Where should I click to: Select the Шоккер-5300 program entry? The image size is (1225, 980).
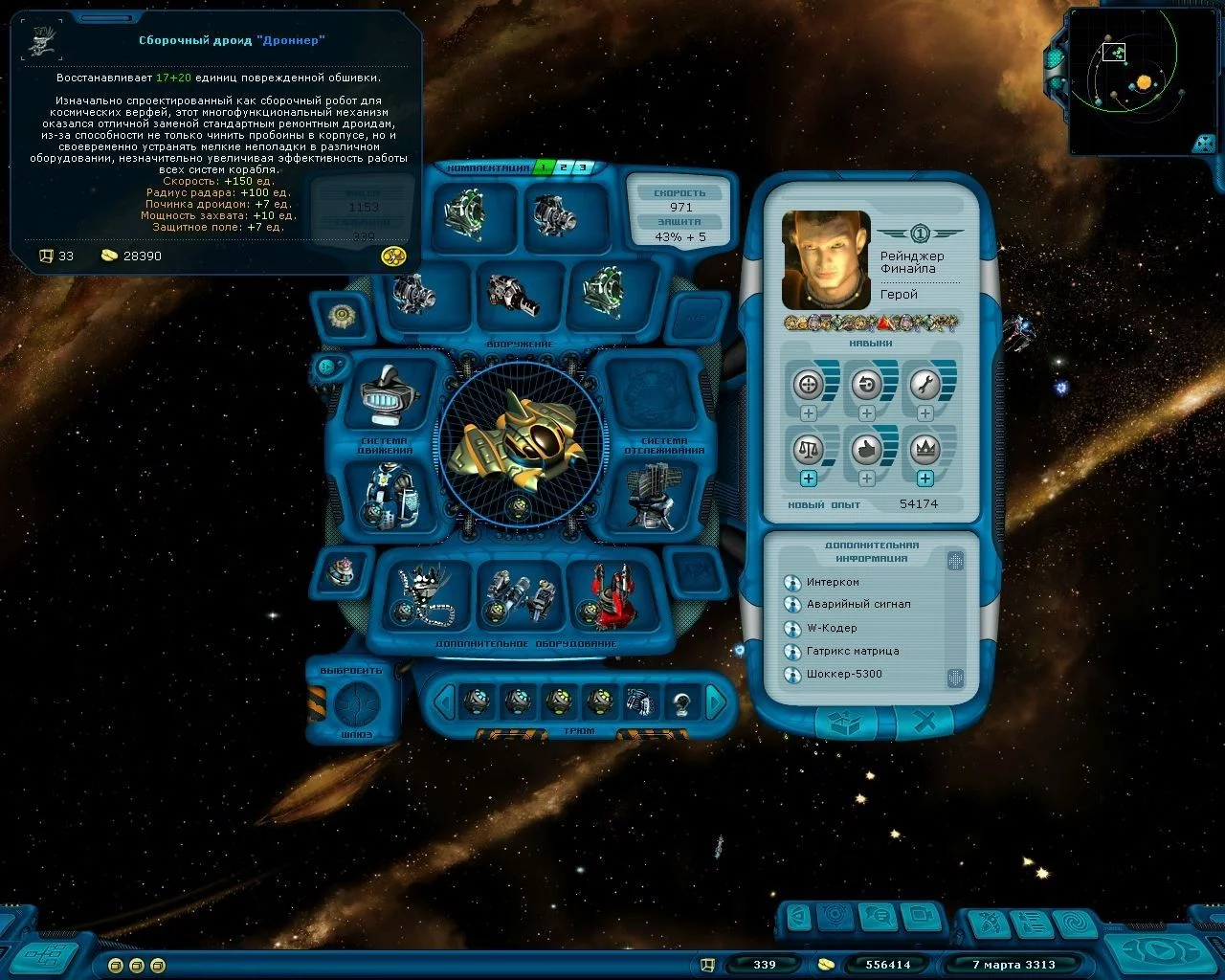pyautogui.click(x=843, y=674)
